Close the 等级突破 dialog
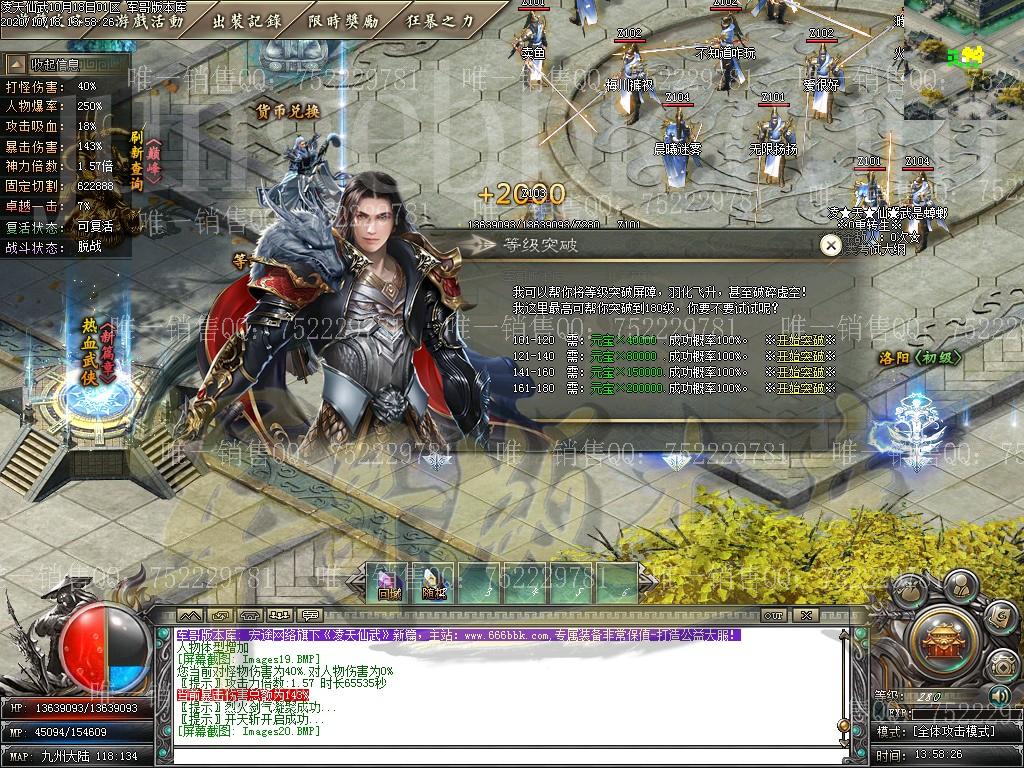1024x768 pixels. [x=829, y=245]
